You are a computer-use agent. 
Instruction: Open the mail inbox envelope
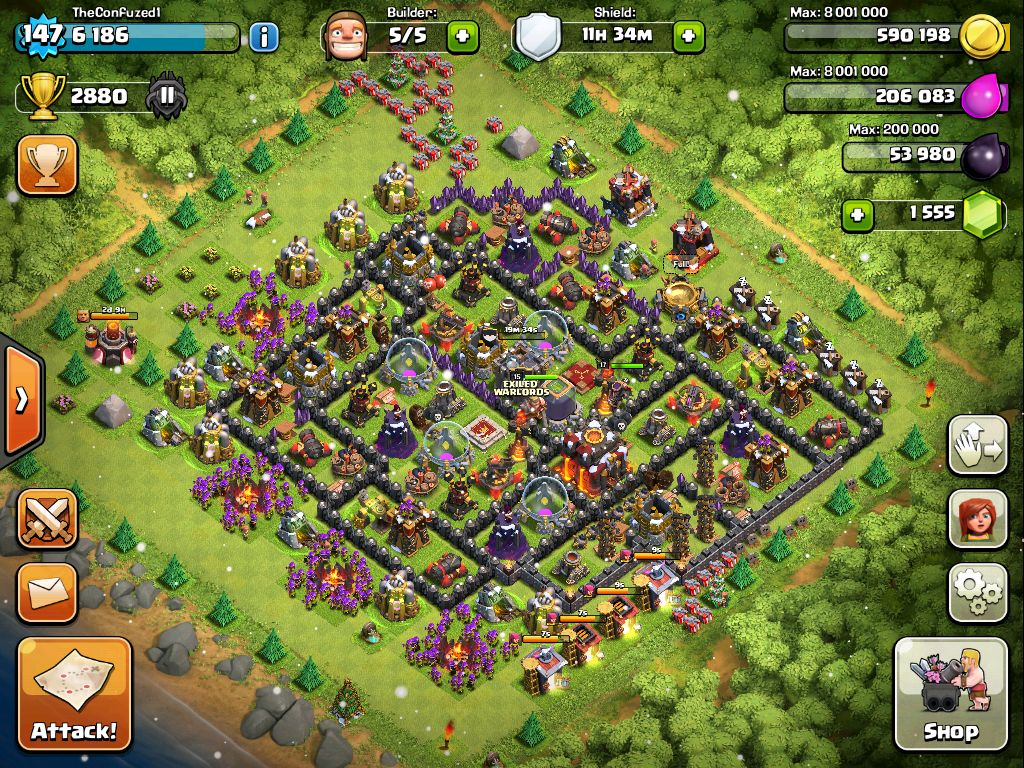point(47,593)
